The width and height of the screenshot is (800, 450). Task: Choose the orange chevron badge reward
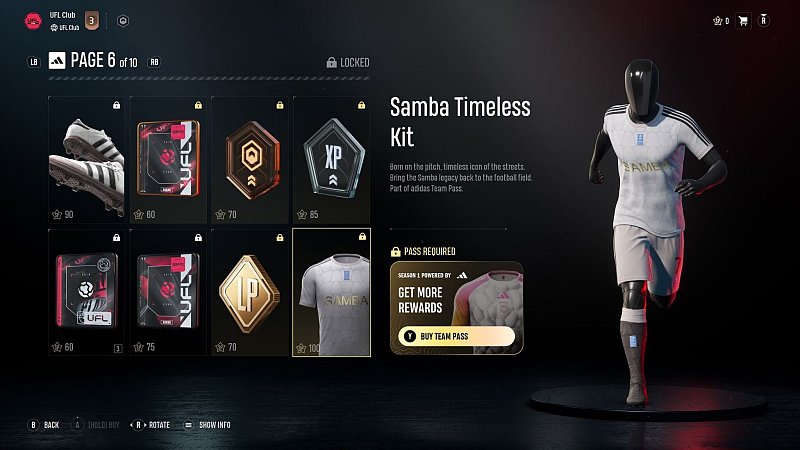tap(249, 160)
